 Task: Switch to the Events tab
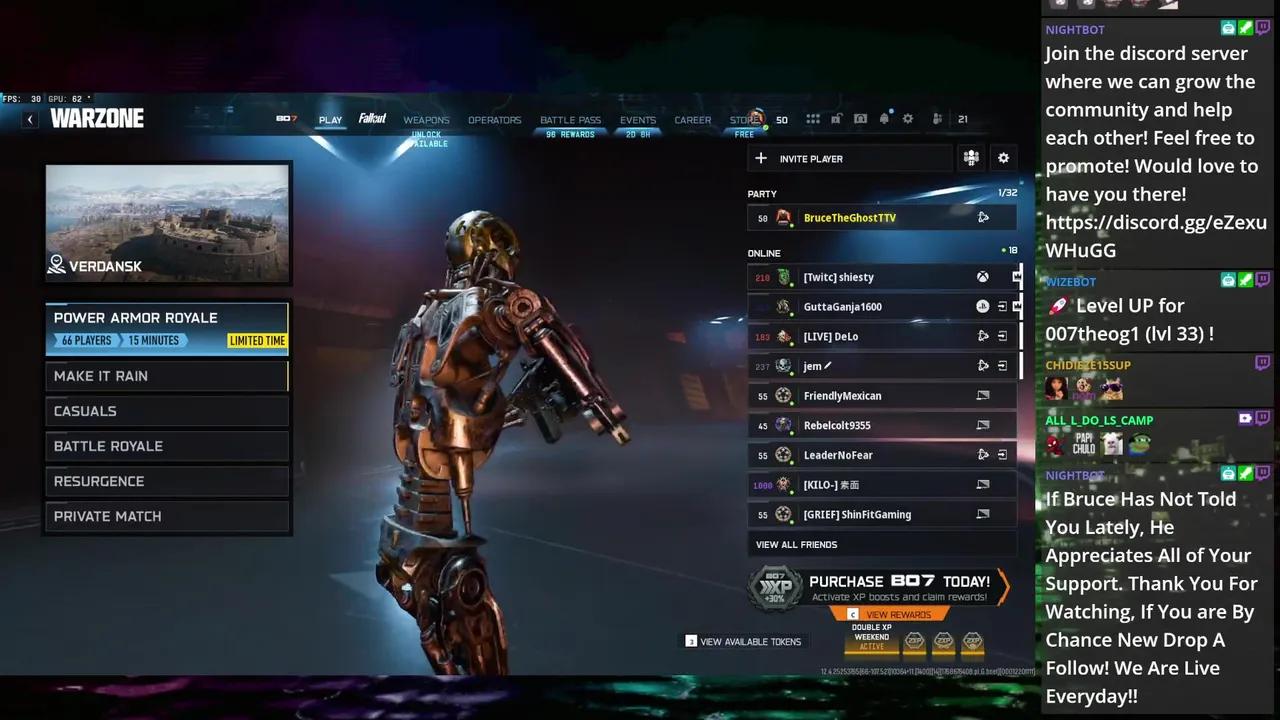638,120
